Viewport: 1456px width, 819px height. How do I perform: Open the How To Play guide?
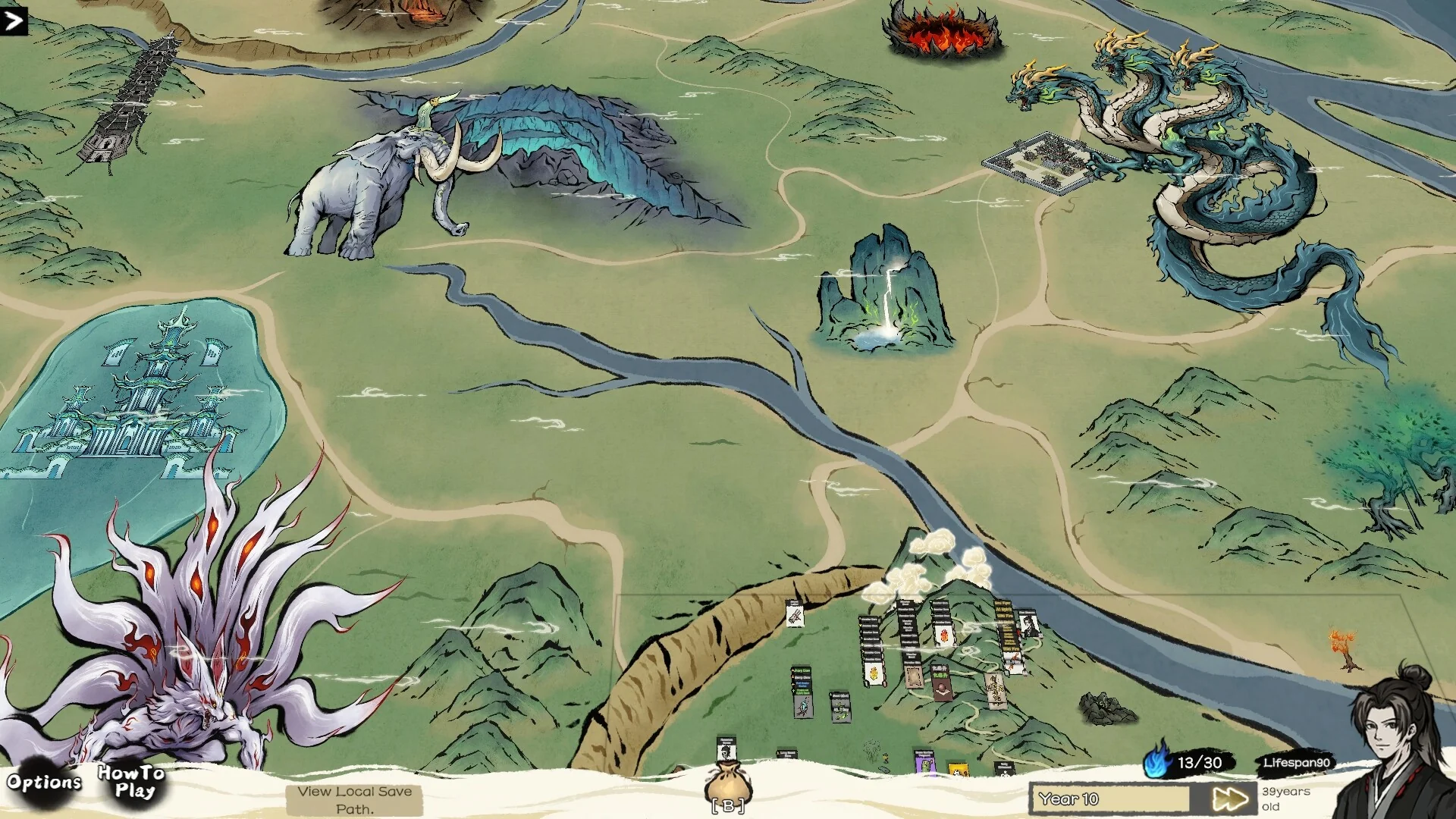click(x=131, y=782)
